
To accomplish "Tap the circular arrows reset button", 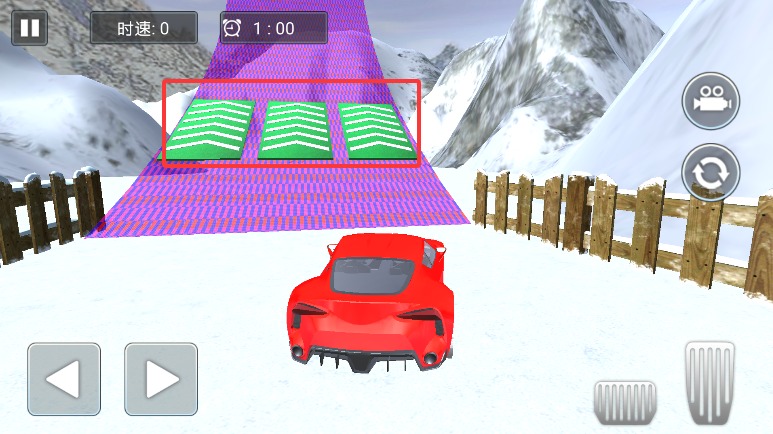I will (x=711, y=172).
